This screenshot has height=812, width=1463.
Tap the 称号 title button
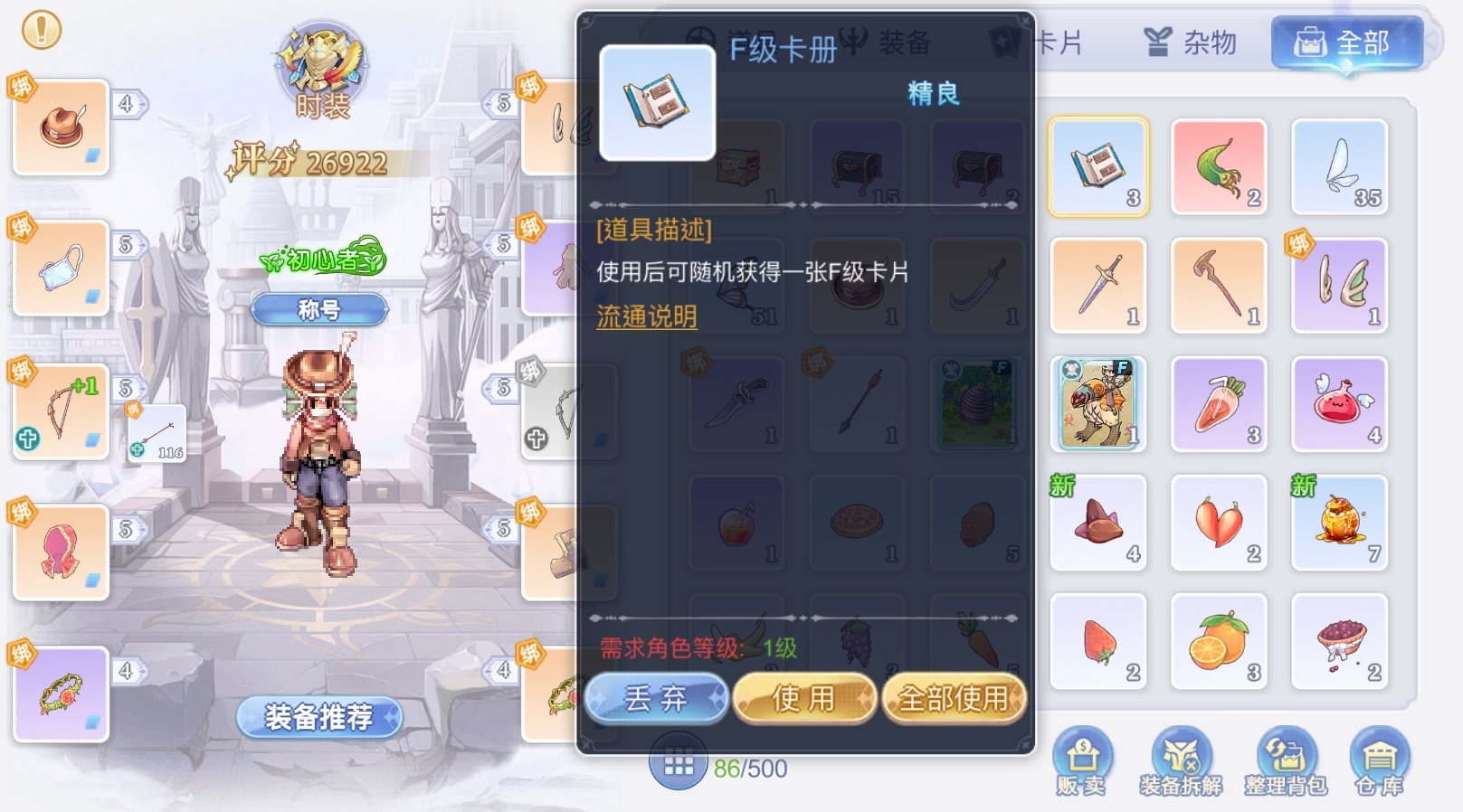[318, 308]
